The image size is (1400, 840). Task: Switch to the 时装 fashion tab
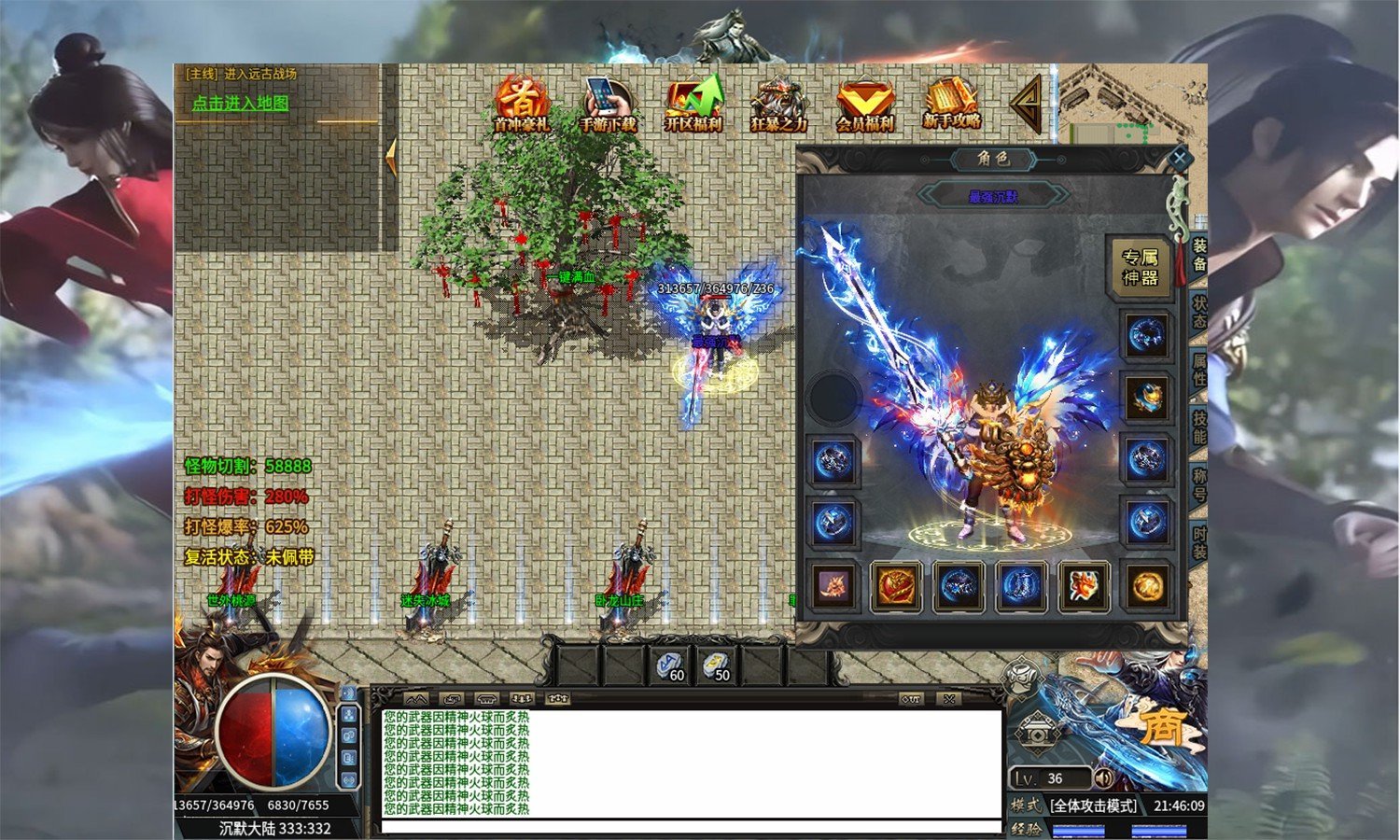[x=1199, y=542]
